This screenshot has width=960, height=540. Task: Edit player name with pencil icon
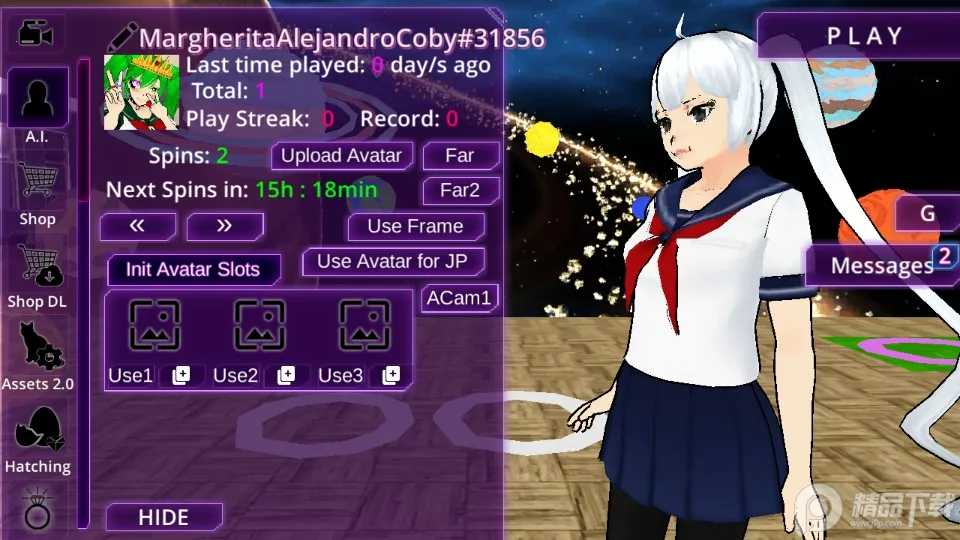(x=122, y=38)
